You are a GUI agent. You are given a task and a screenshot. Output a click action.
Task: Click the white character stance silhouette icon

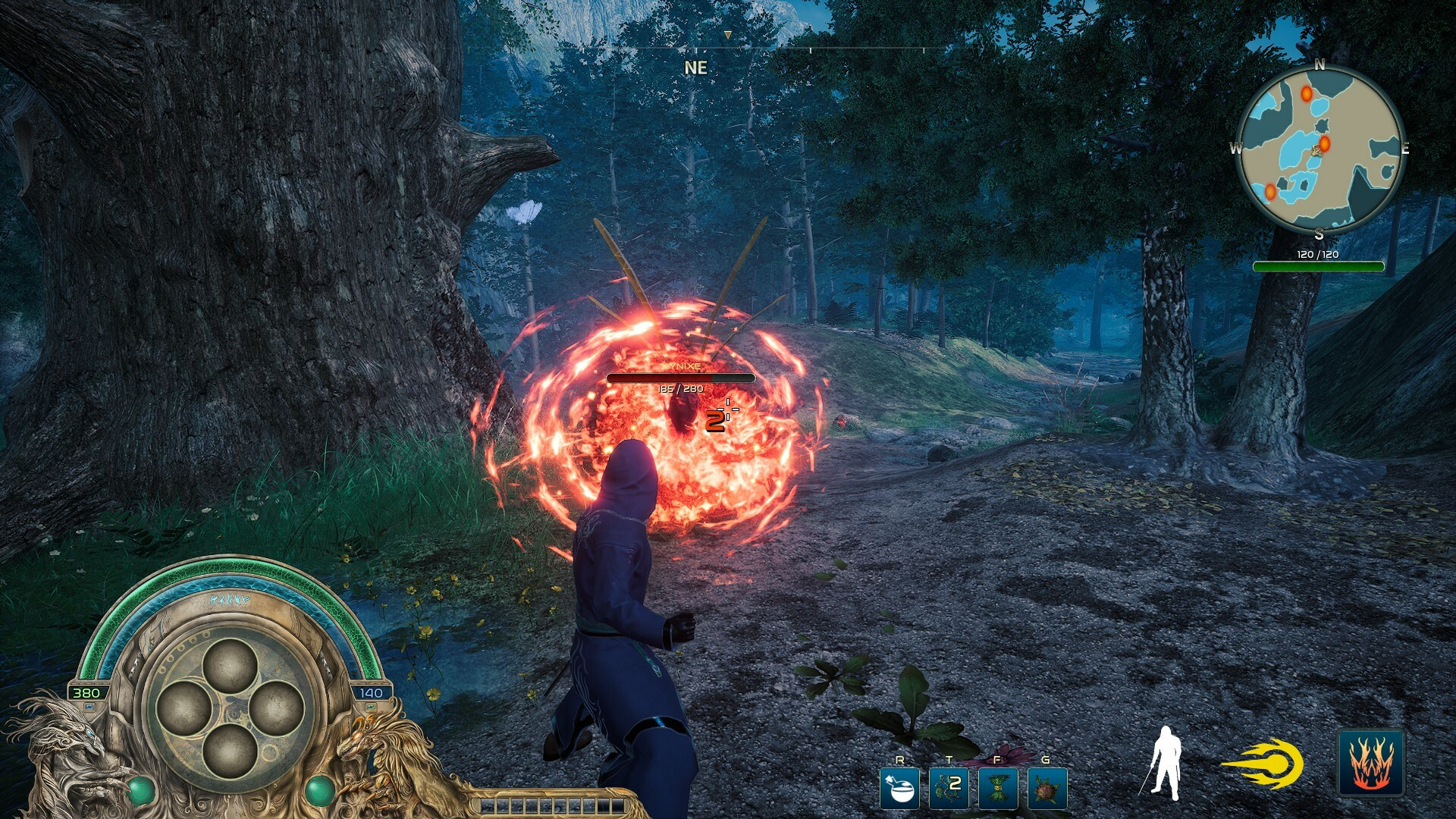pyautogui.click(x=1165, y=763)
